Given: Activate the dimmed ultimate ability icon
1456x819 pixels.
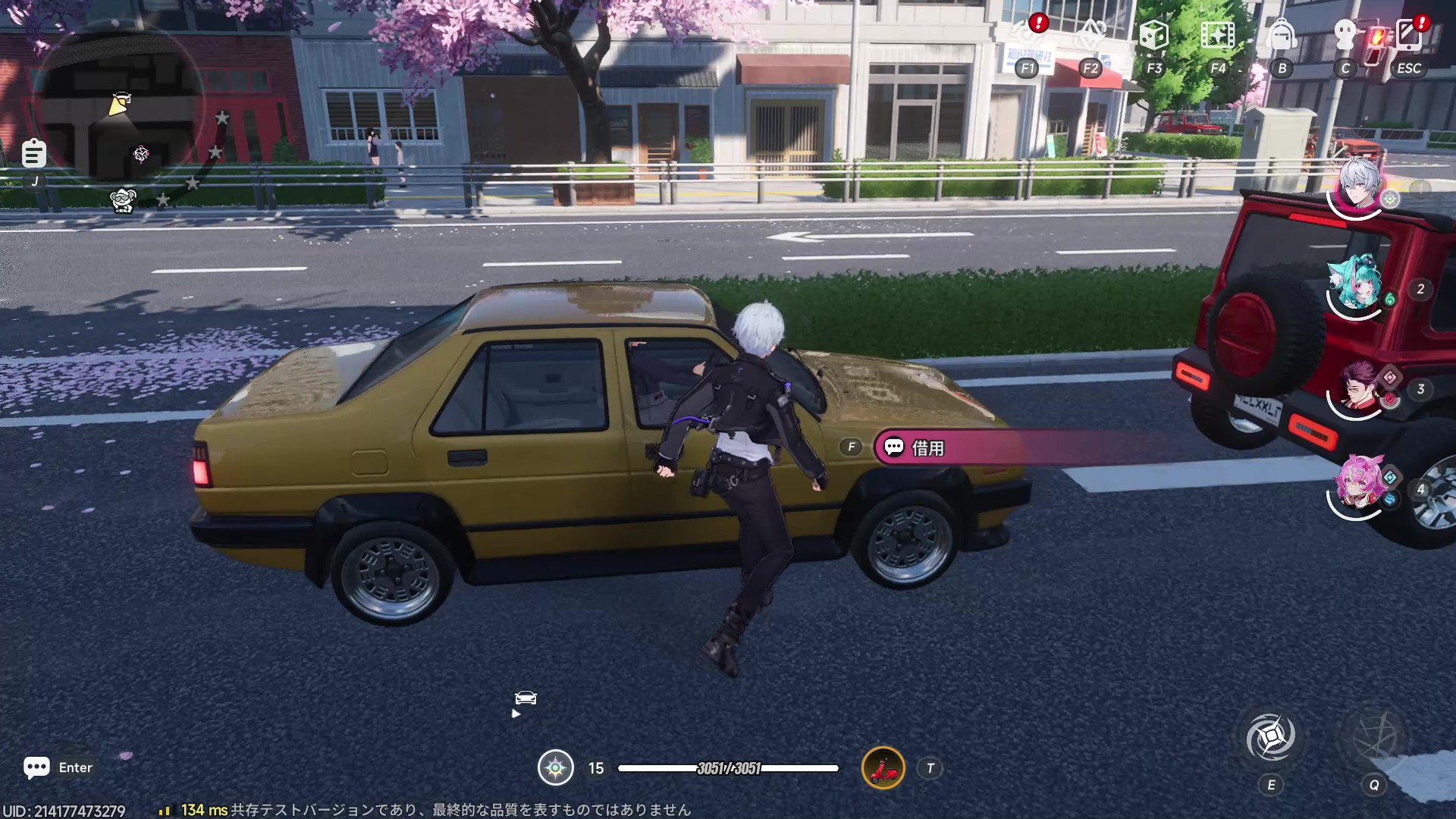Looking at the screenshot, I should click(1373, 736).
